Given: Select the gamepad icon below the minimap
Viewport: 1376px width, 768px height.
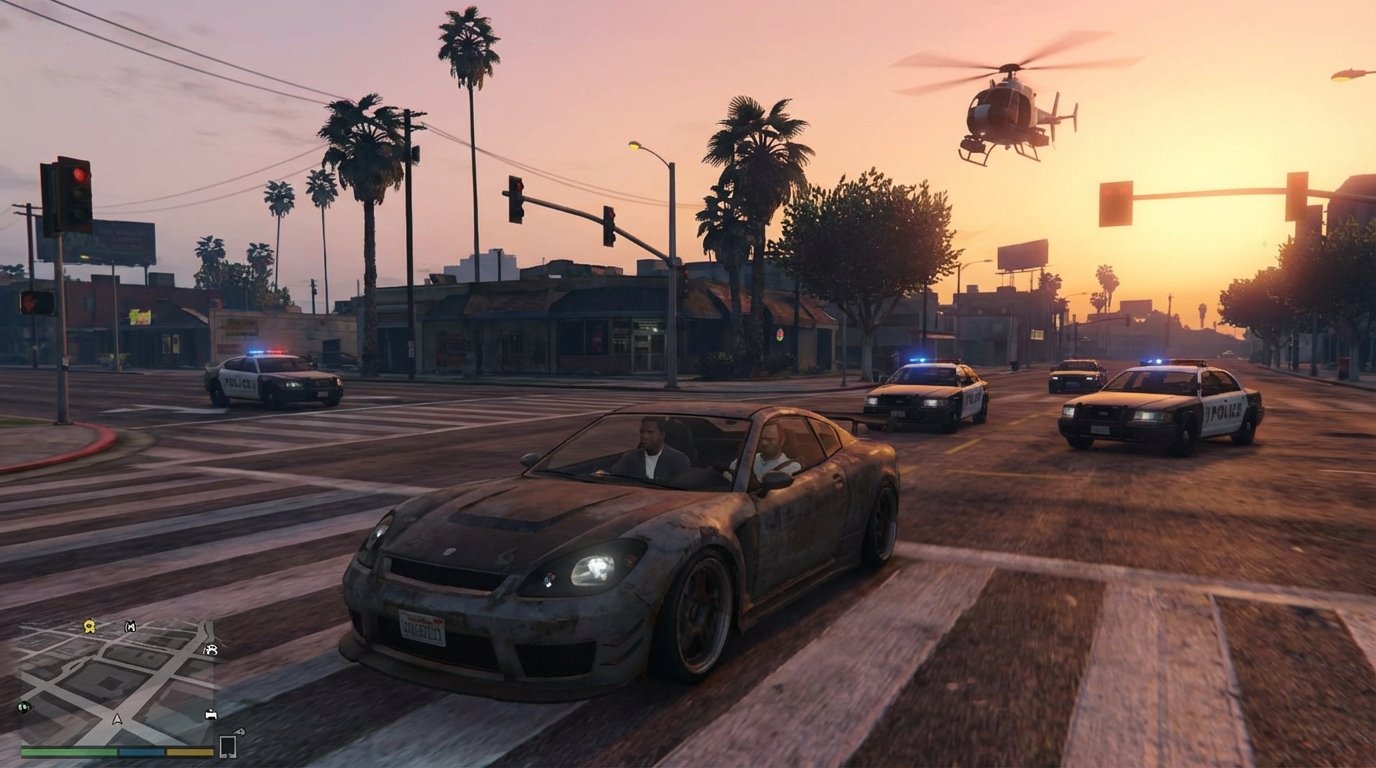Looking at the screenshot, I should tap(211, 714).
